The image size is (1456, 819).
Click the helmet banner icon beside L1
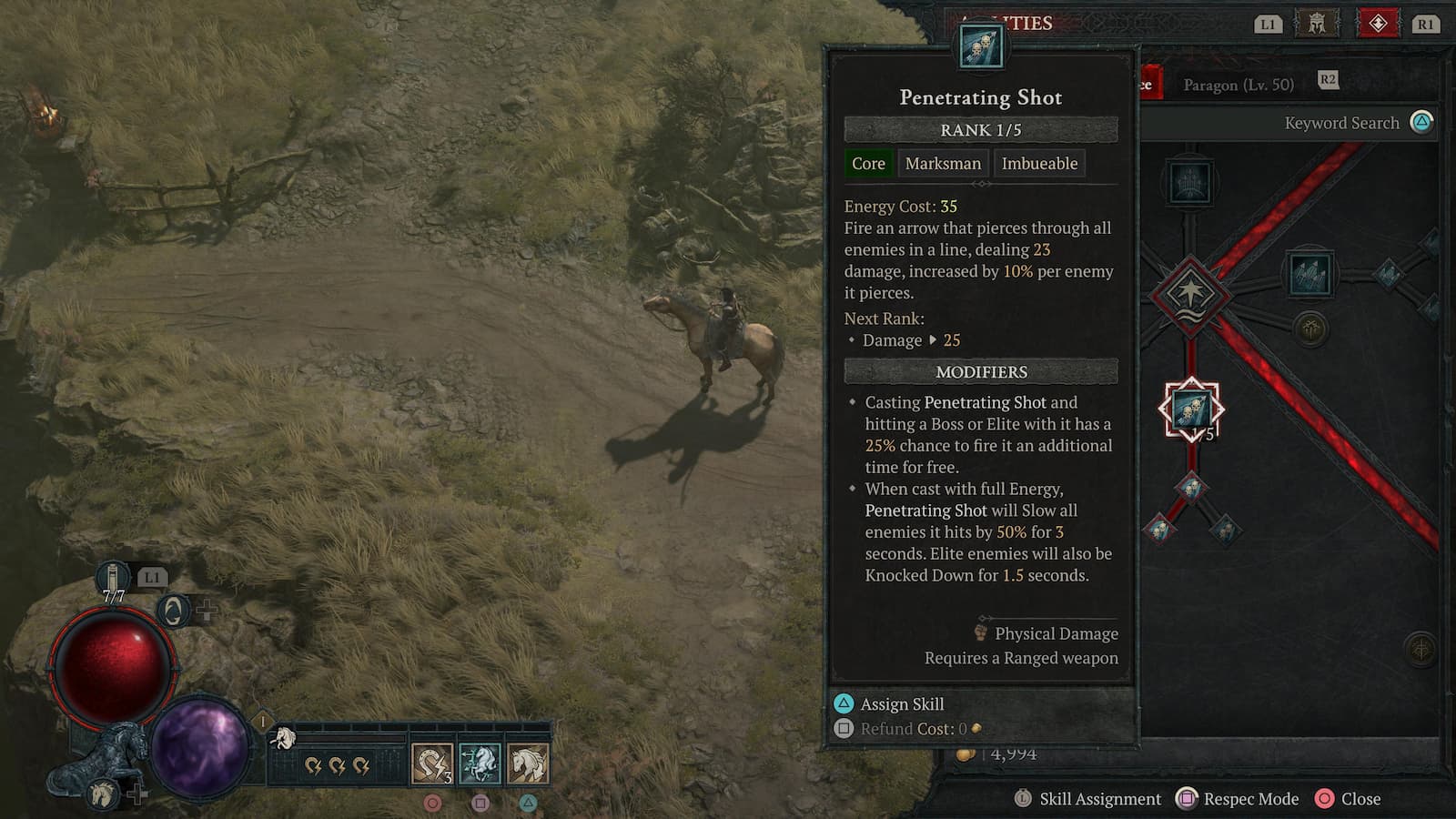tap(1315, 24)
